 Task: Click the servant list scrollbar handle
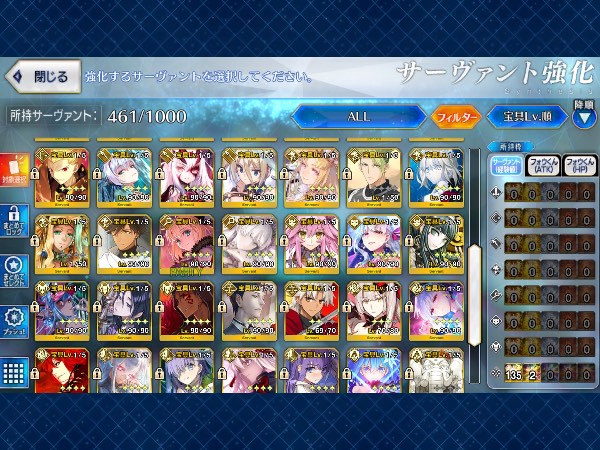tap(476, 268)
